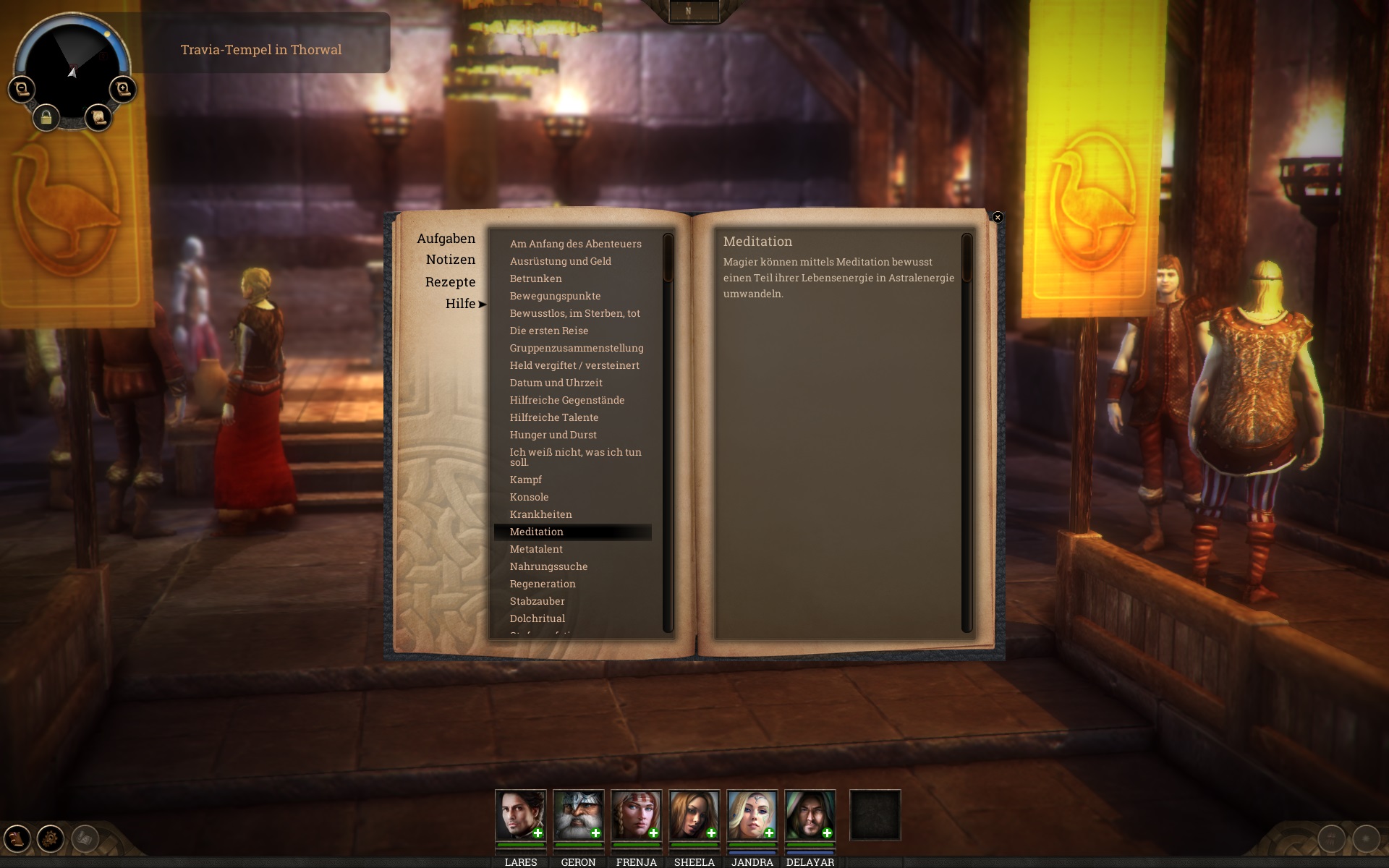Zoom in the minimap with plus scroll

point(123,89)
